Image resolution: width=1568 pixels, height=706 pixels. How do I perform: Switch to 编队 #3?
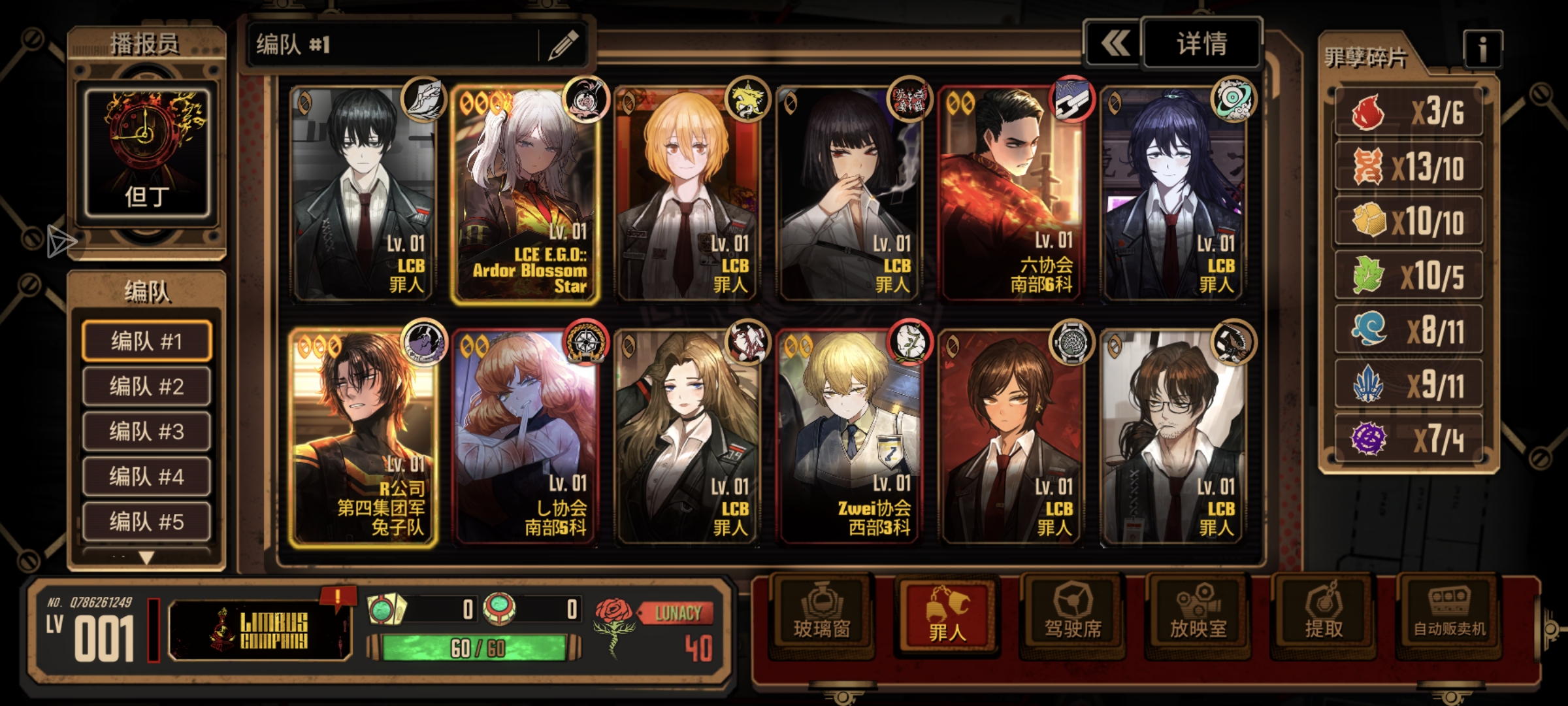tap(146, 431)
